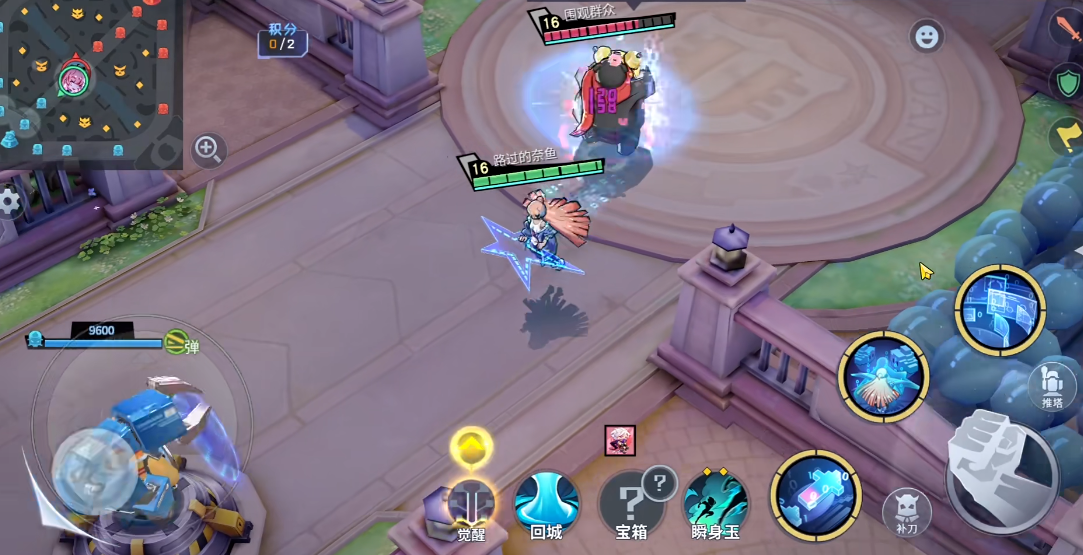The height and width of the screenshot is (555, 1083).
Task: Open the smiley emote button
Action: pos(927,37)
